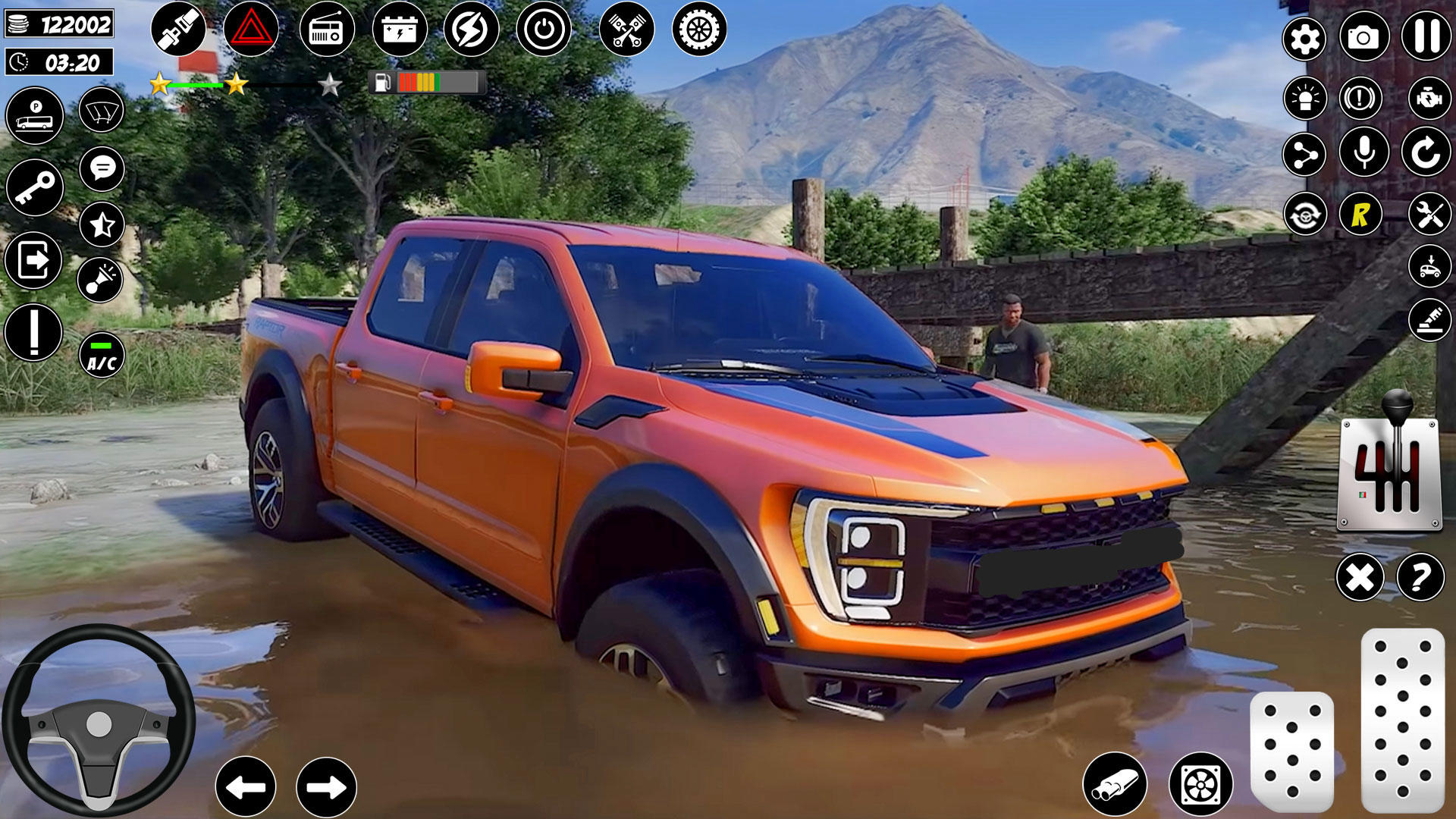
Task: Click the yellow R button
Action: point(1360,215)
